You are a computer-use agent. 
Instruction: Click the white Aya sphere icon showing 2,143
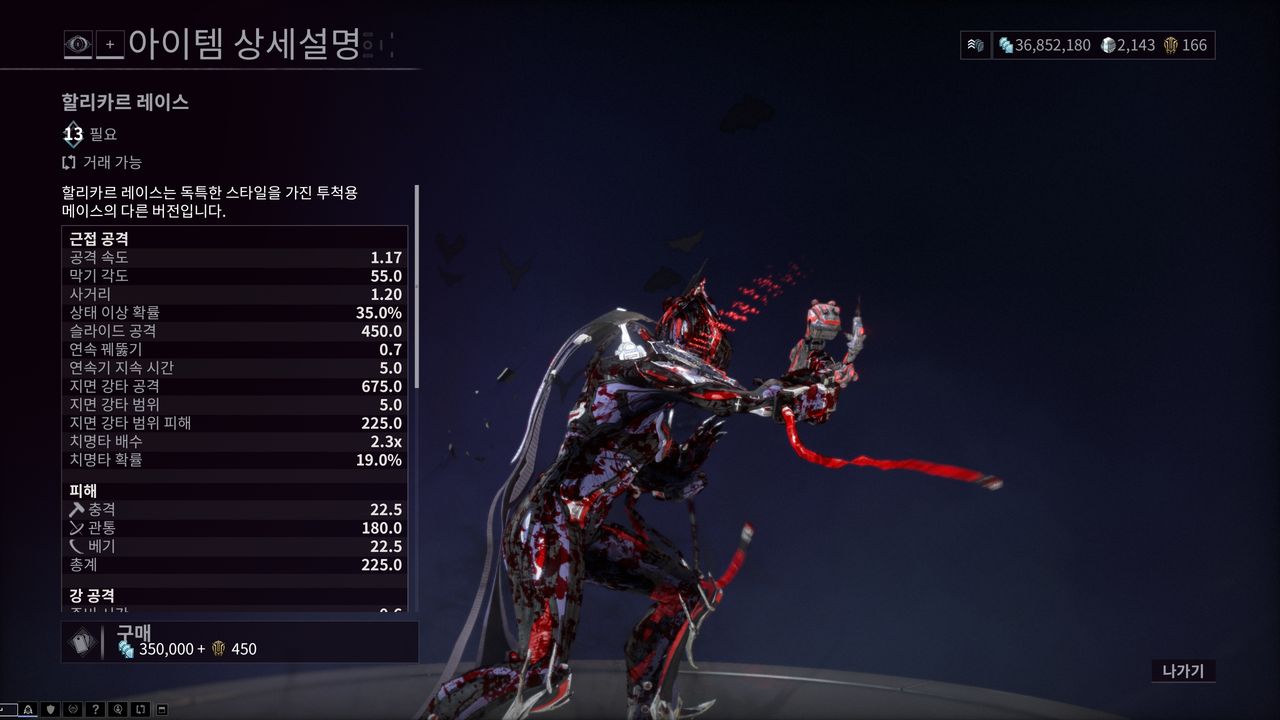pyautogui.click(x=1107, y=45)
